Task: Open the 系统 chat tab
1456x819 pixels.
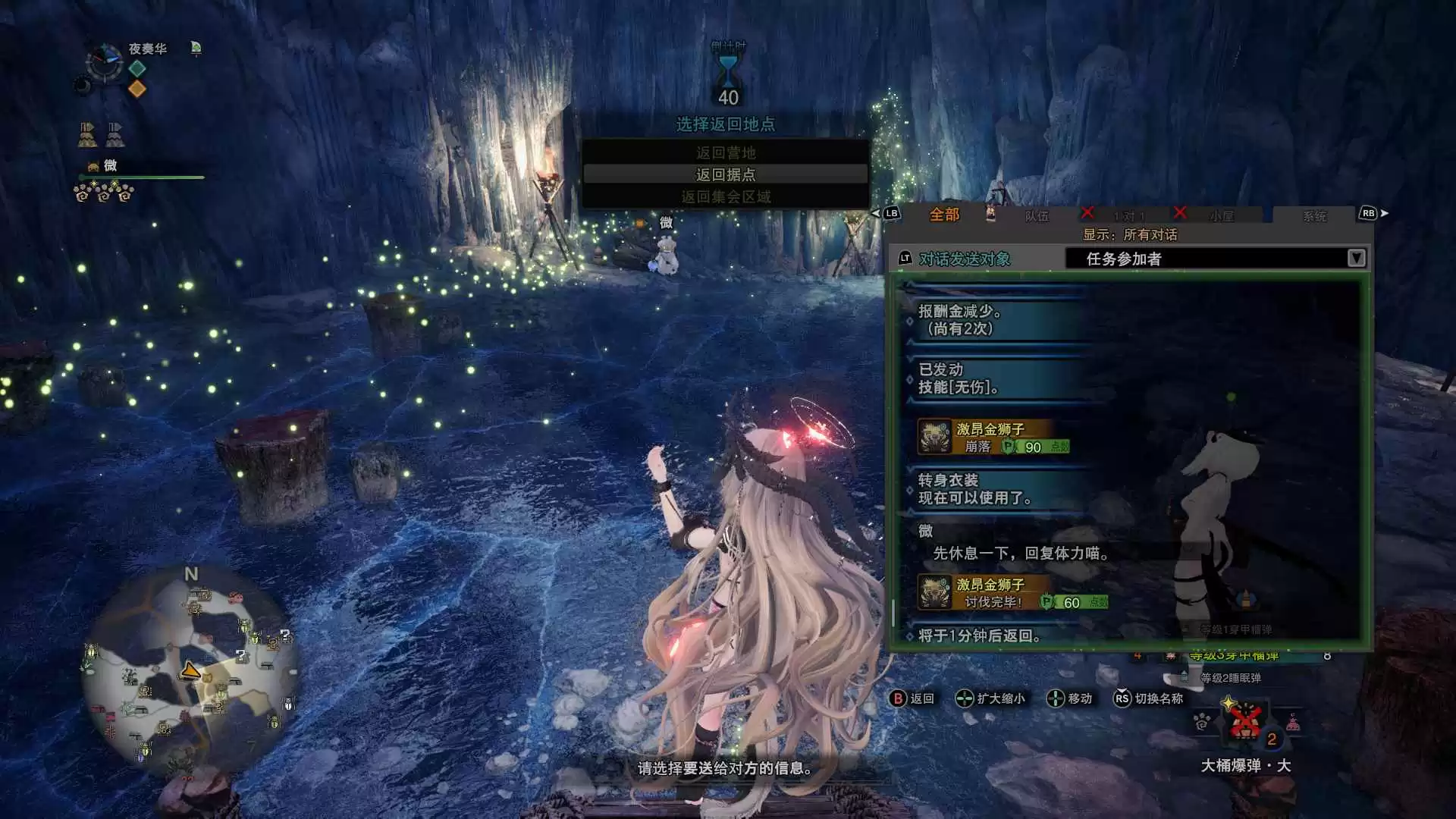Action: tap(1314, 217)
